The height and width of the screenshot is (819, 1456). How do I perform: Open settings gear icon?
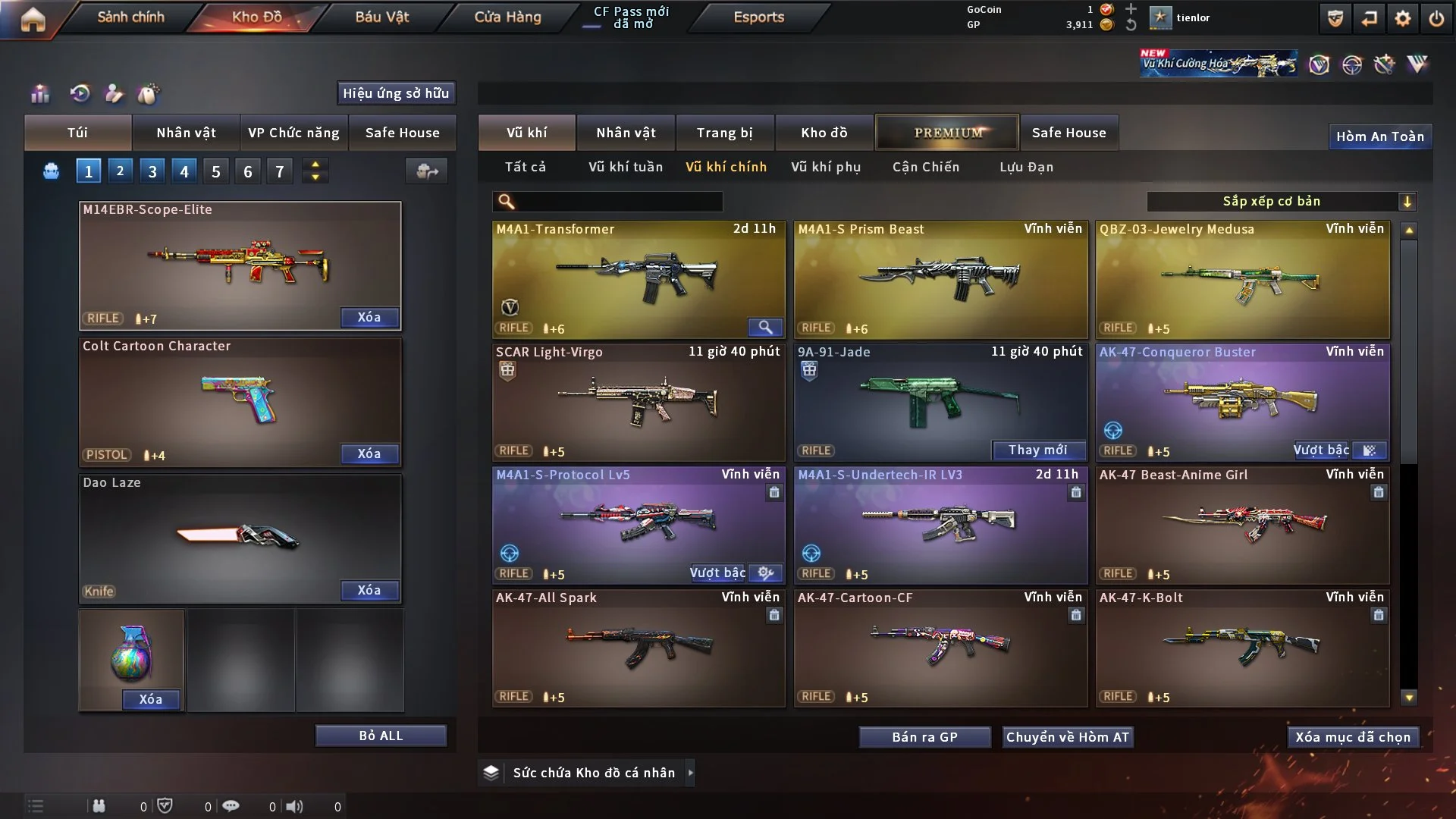pos(1402,18)
